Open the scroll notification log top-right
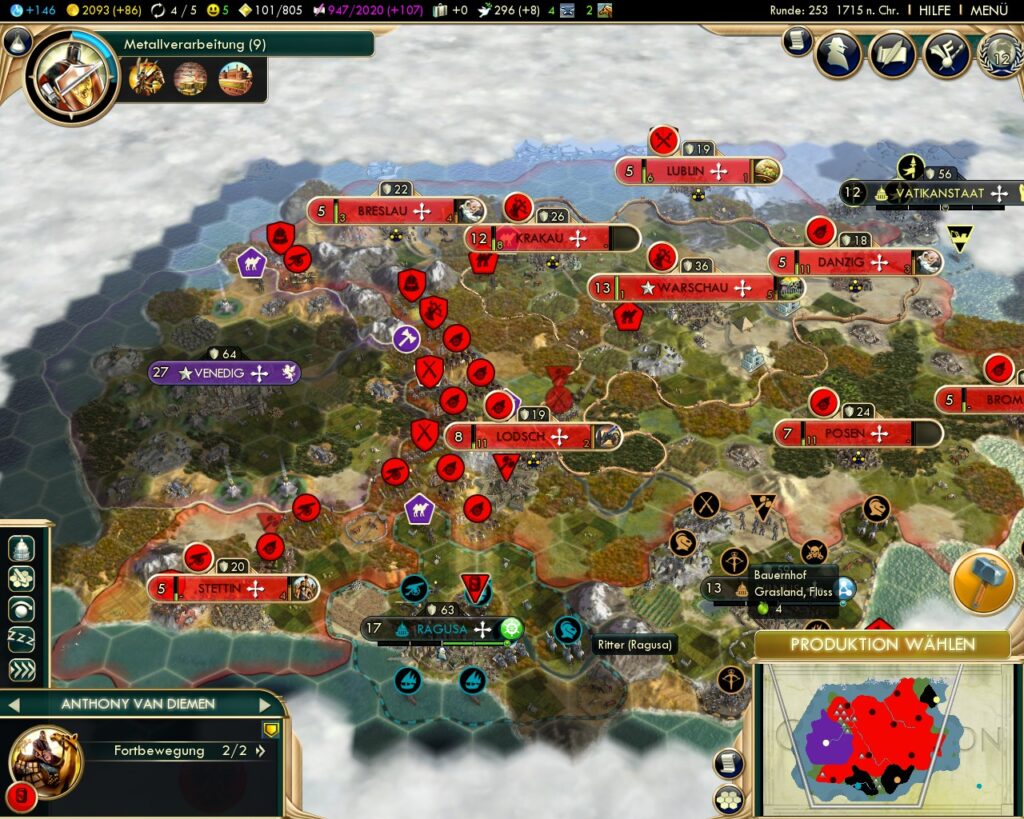The width and height of the screenshot is (1024, 819). coord(797,41)
